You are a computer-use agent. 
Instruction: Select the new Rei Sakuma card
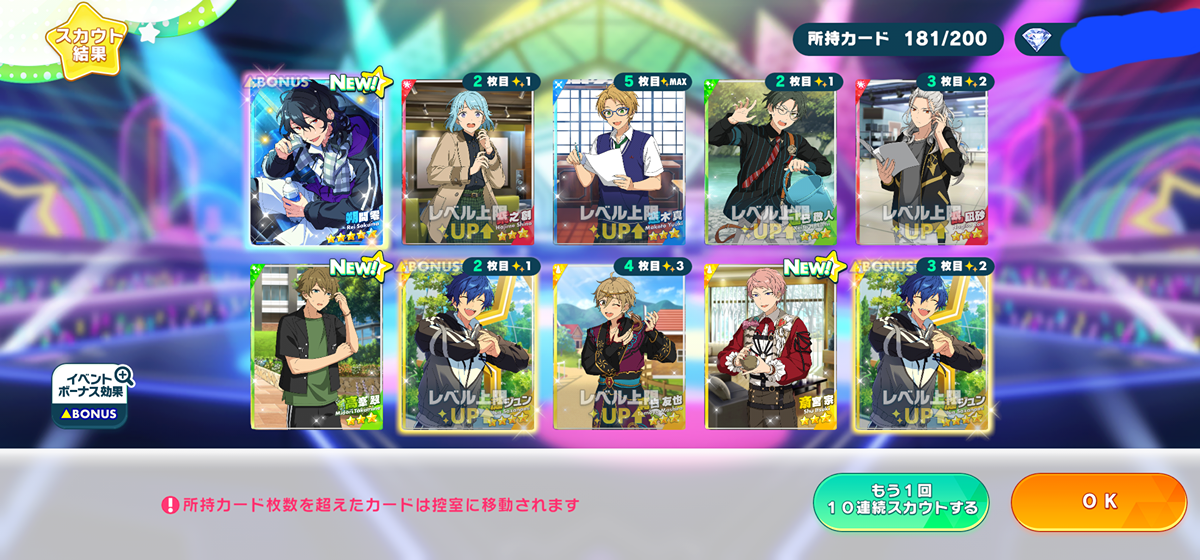point(315,160)
